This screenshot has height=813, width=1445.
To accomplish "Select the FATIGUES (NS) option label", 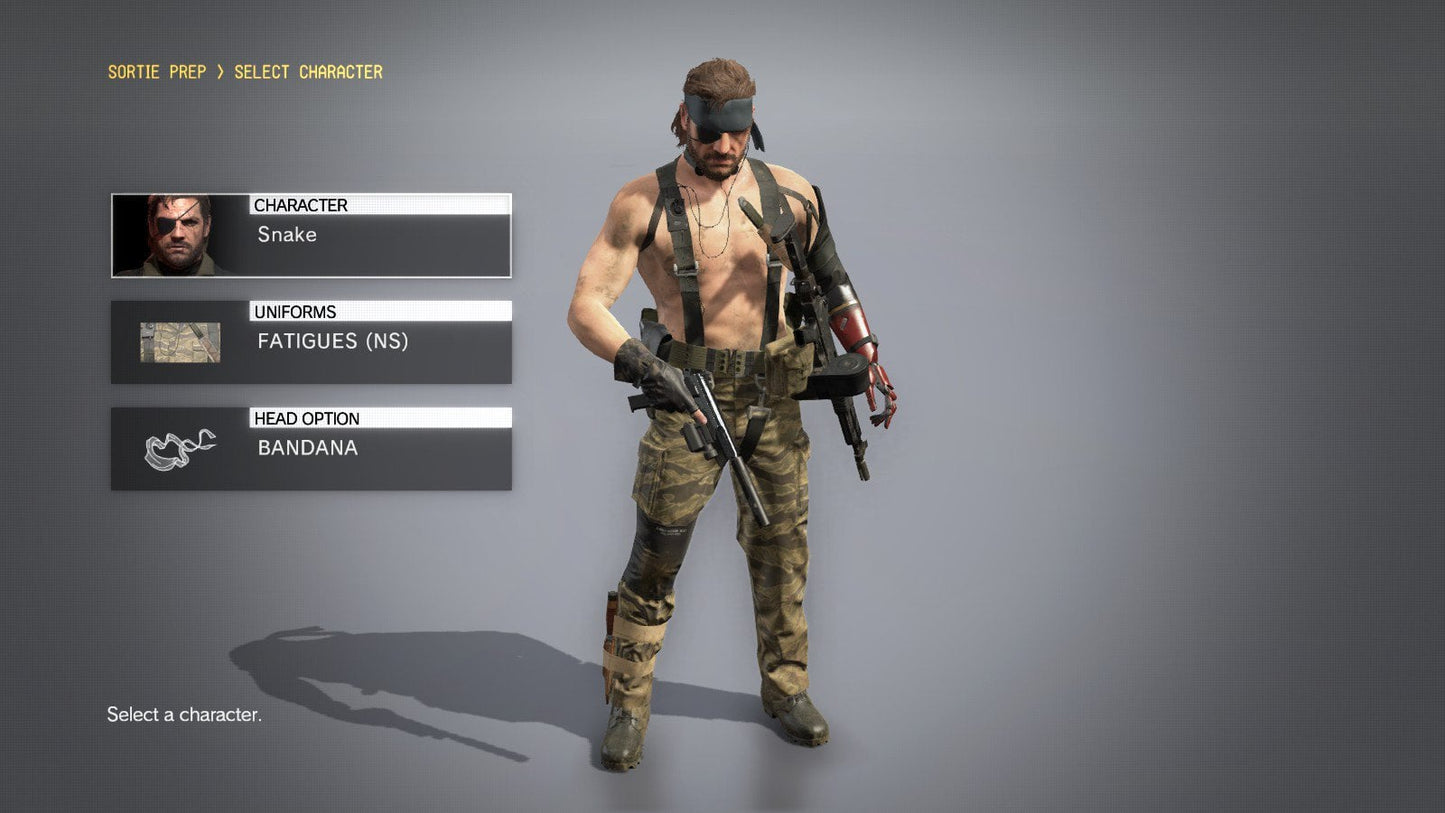I will 334,341.
